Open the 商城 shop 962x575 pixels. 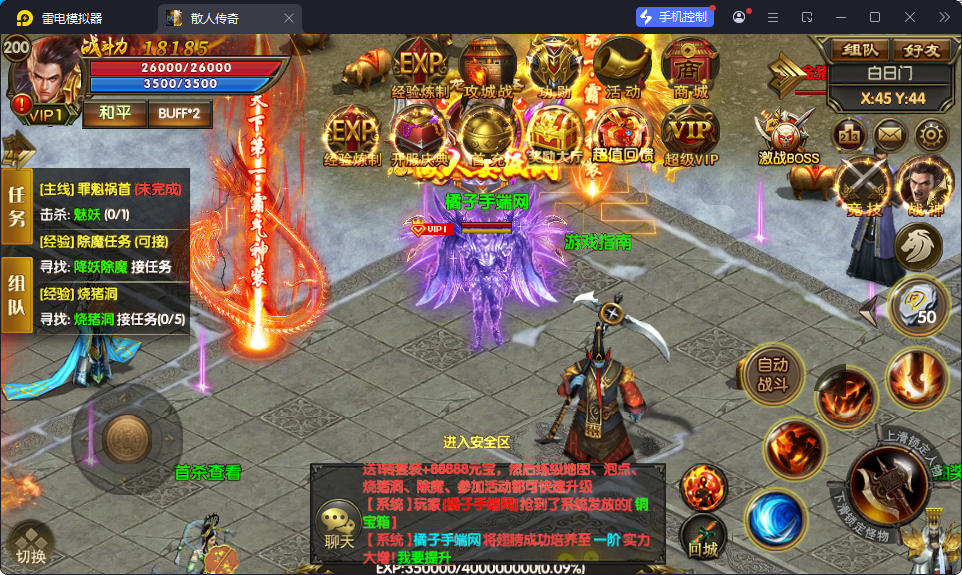coord(690,68)
